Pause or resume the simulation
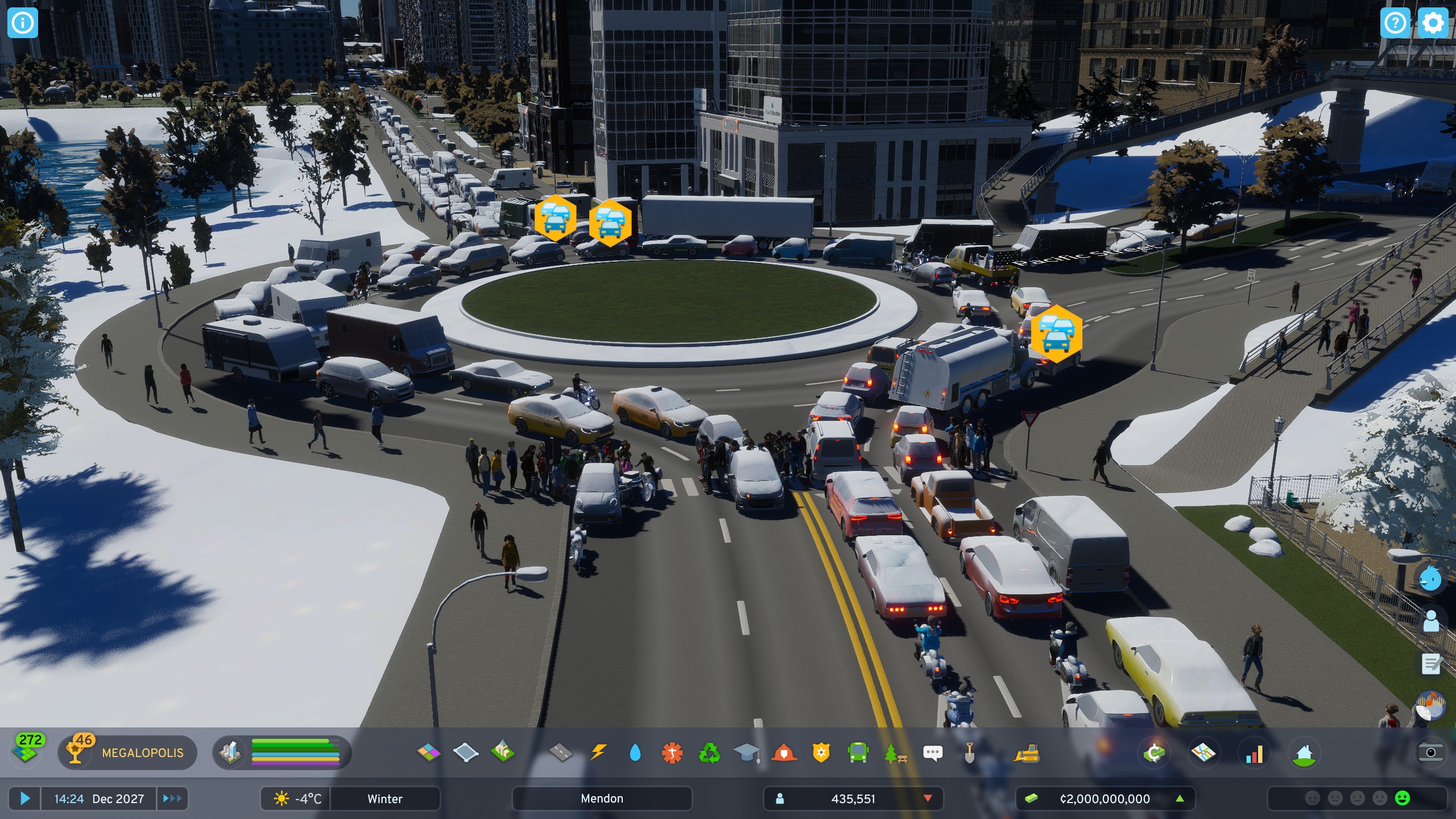 coord(24,798)
